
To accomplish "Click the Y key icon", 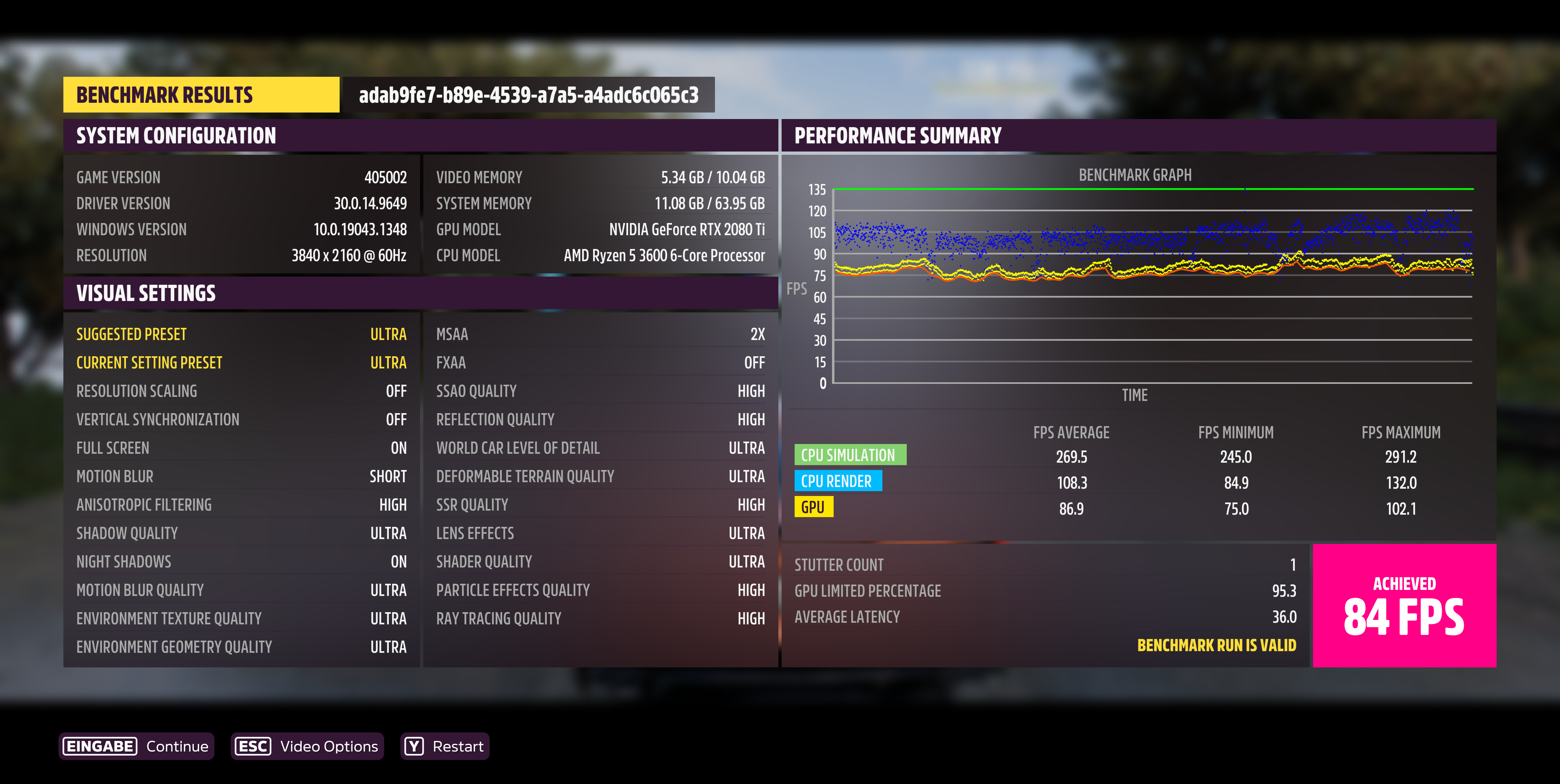I will [x=414, y=747].
